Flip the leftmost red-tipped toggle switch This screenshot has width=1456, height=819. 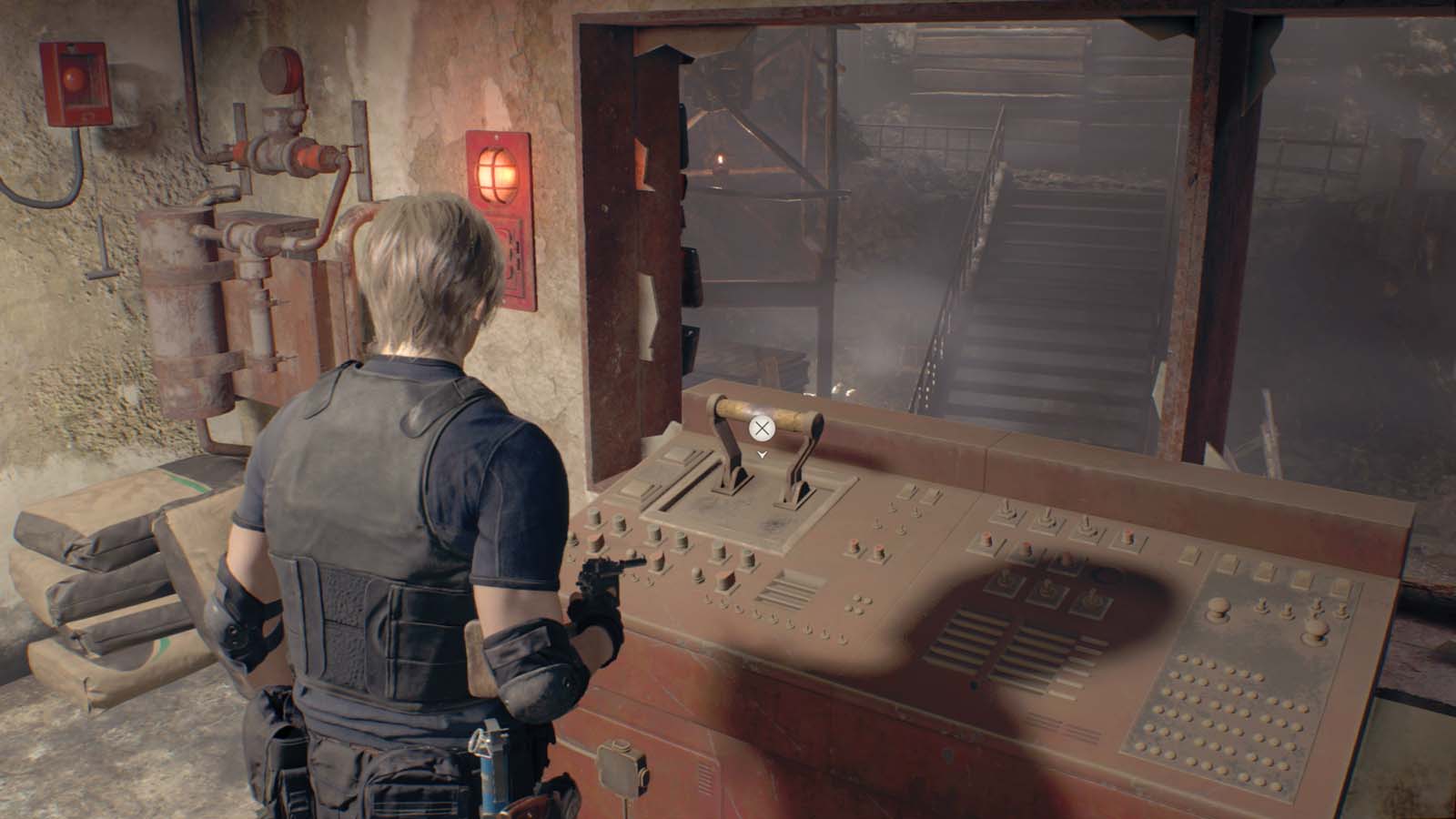tap(986, 539)
